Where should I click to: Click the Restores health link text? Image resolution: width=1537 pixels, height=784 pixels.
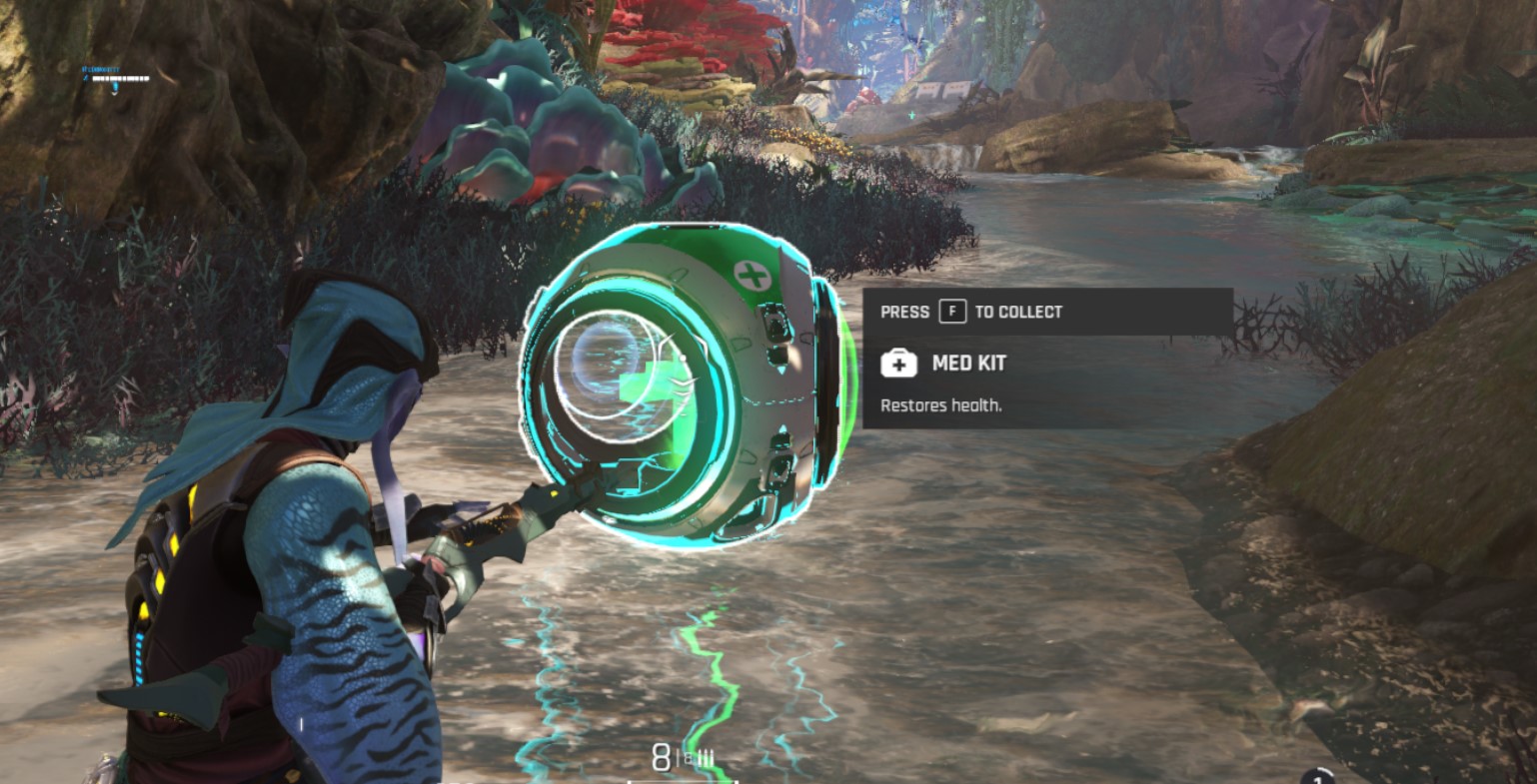(940, 405)
